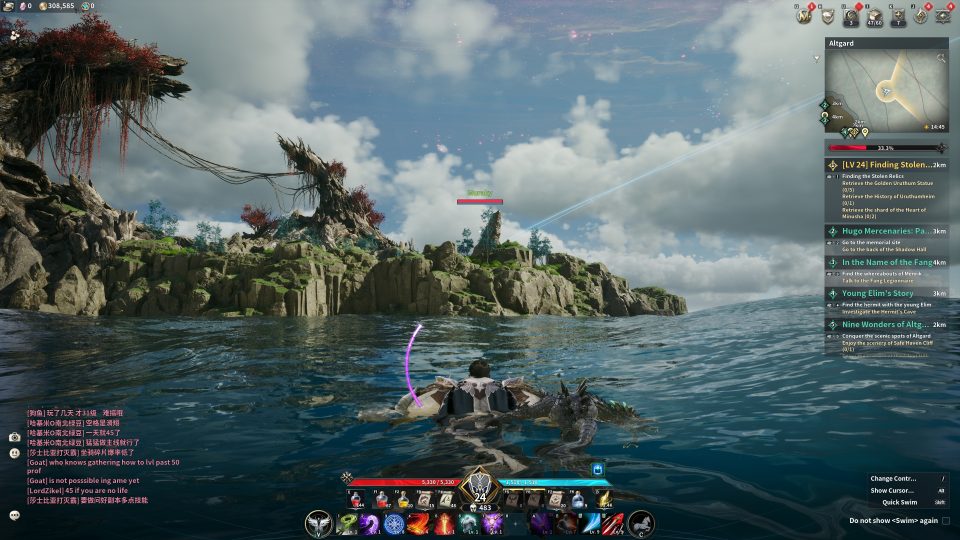Open the Nine Wonders of Altgard quest
Screen dimensions: 960x540
click(886, 325)
